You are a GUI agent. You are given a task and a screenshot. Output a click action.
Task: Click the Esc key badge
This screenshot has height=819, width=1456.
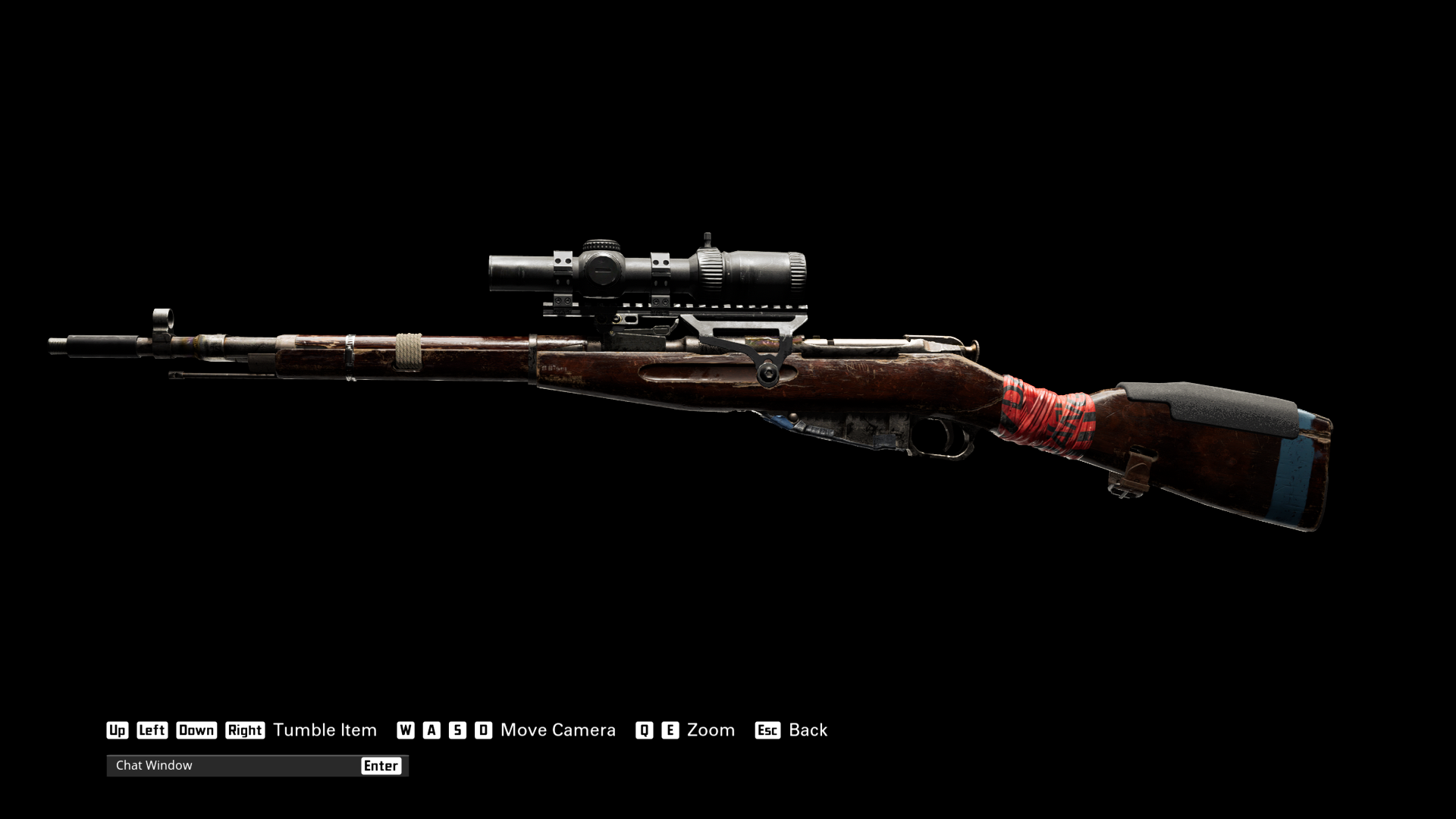pyautogui.click(x=767, y=730)
